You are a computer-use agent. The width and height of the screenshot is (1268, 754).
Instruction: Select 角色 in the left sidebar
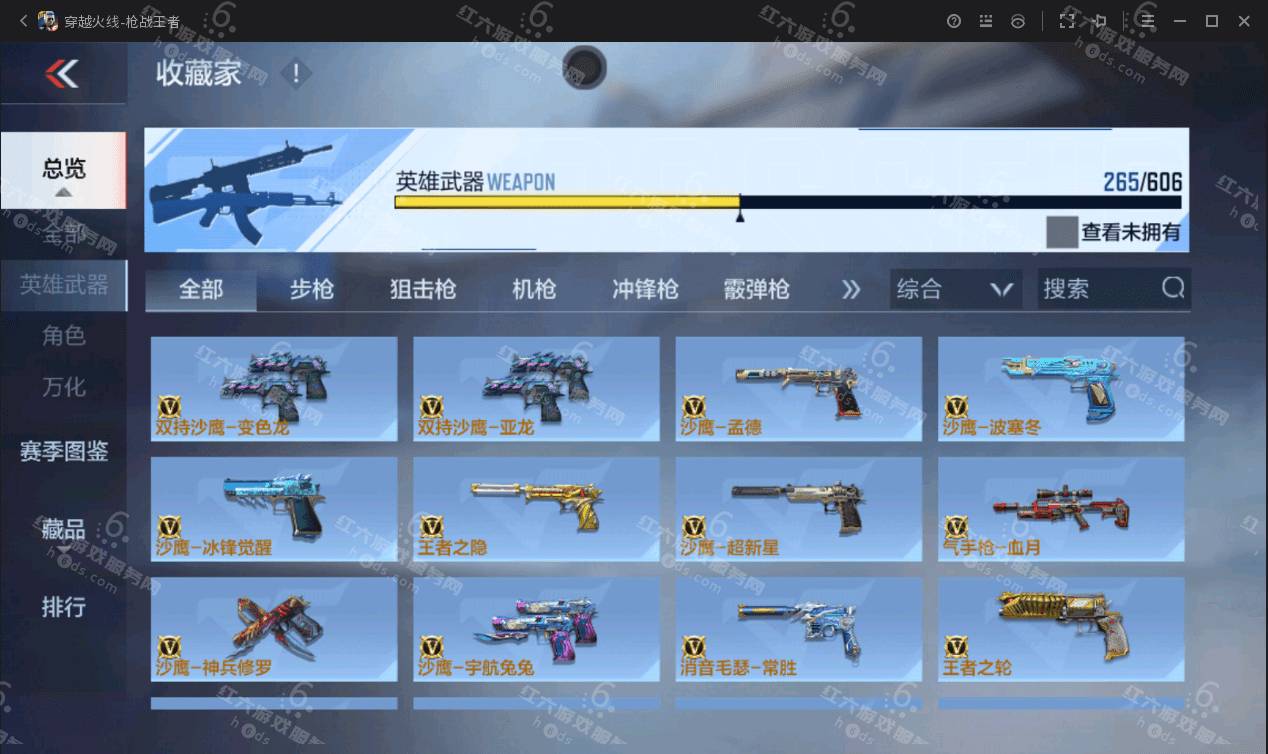(x=63, y=336)
